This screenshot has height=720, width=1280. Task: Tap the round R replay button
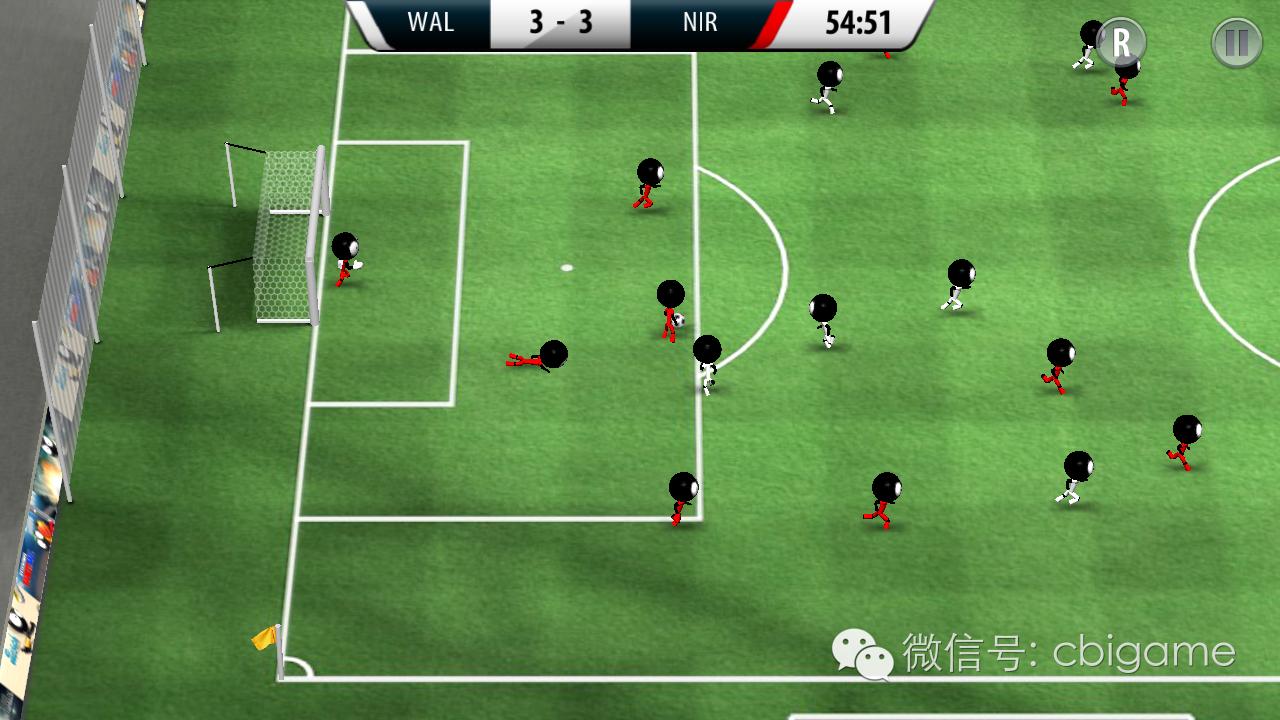[1121, 43]
